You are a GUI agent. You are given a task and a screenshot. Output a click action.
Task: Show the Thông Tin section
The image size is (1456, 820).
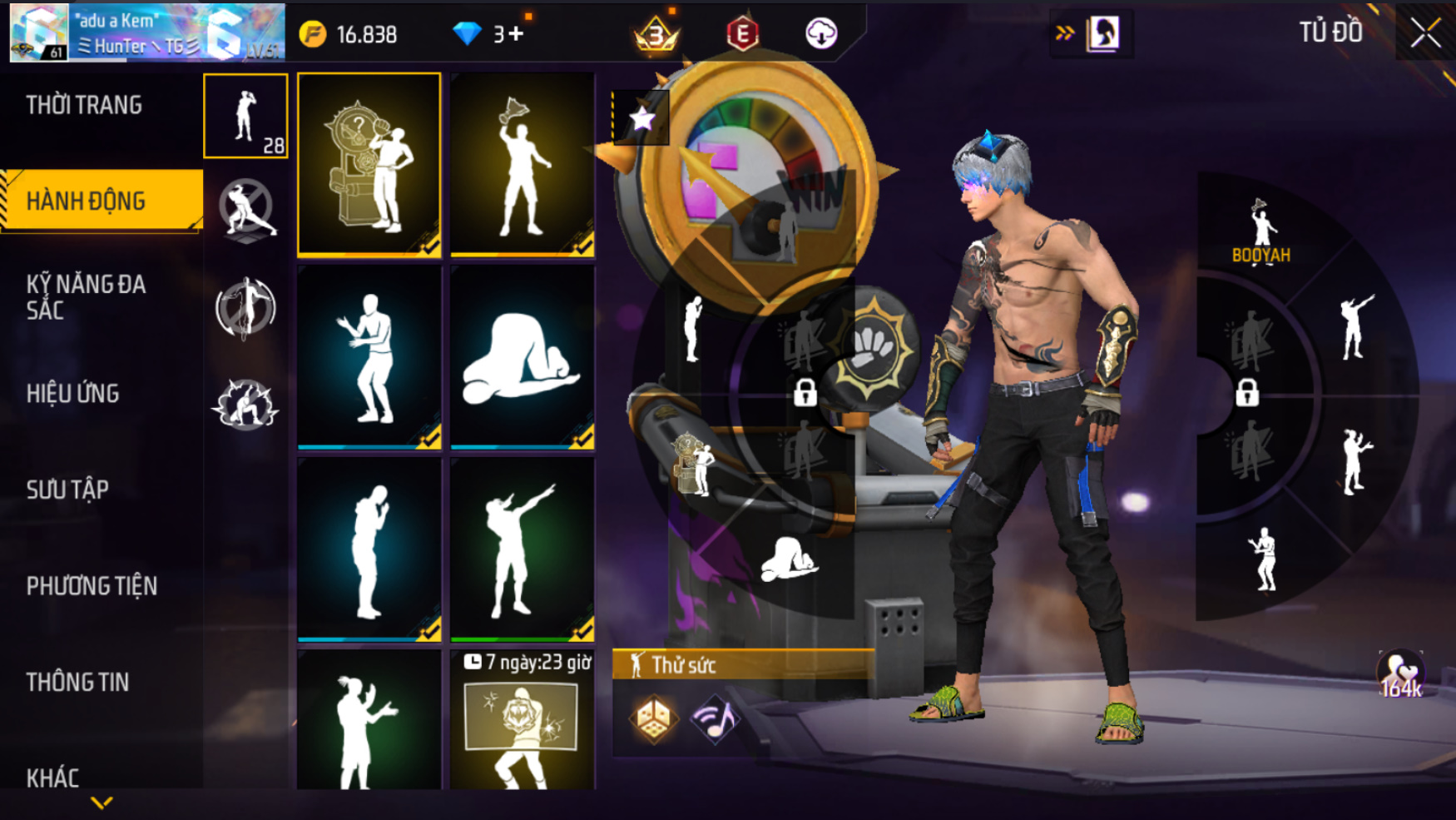[x=77, y=683]
